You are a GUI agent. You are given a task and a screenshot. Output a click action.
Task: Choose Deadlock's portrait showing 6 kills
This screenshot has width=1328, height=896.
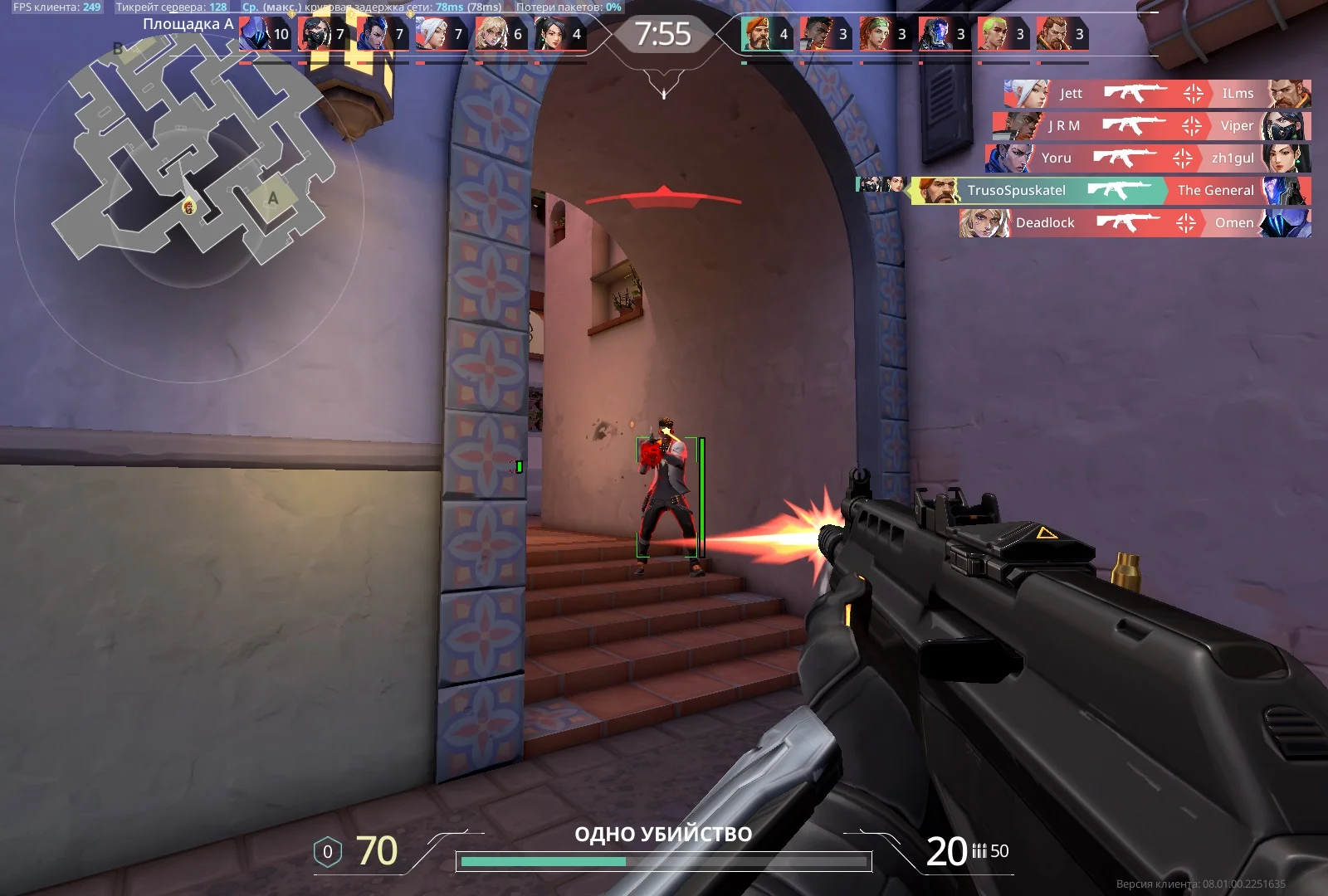click(491, 34)
